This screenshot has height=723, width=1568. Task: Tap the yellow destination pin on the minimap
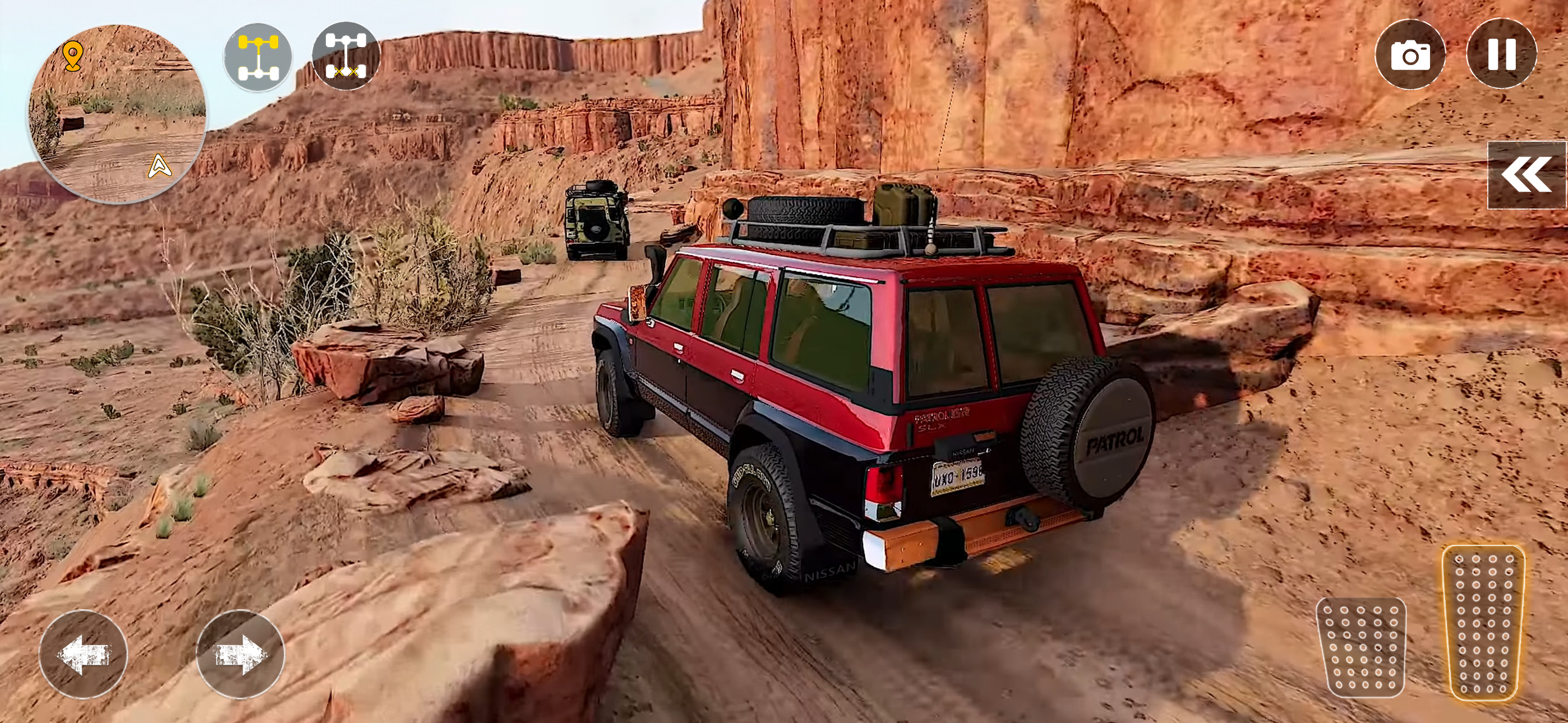tap(73, 56)
